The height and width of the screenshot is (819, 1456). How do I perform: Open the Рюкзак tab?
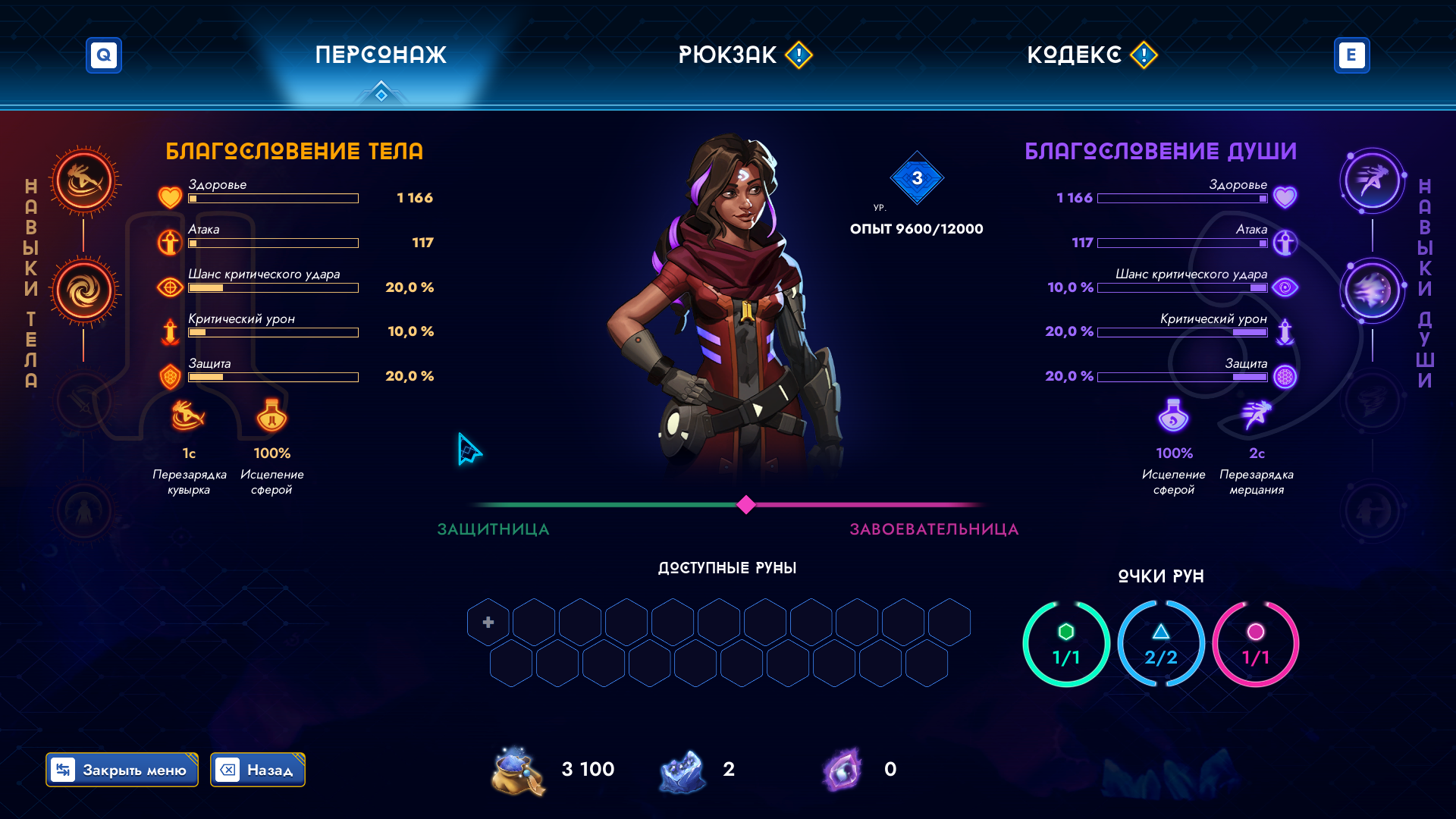coord(728,55)
